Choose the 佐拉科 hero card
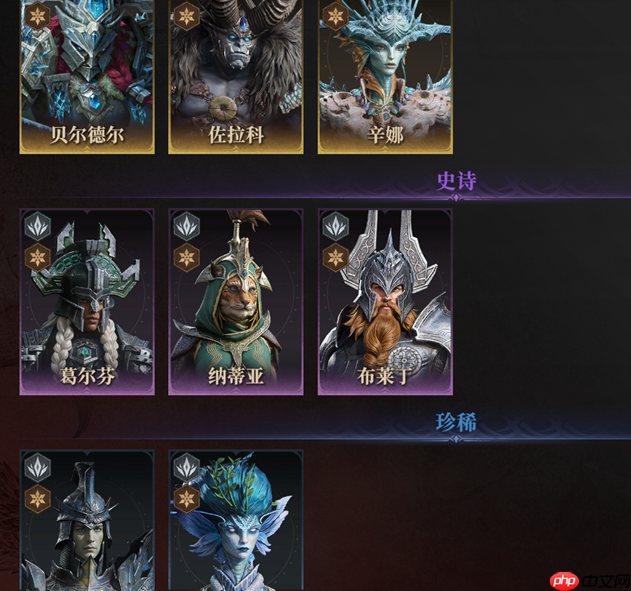631x591 pixels. pyautogui.click(x=236, y=76)
